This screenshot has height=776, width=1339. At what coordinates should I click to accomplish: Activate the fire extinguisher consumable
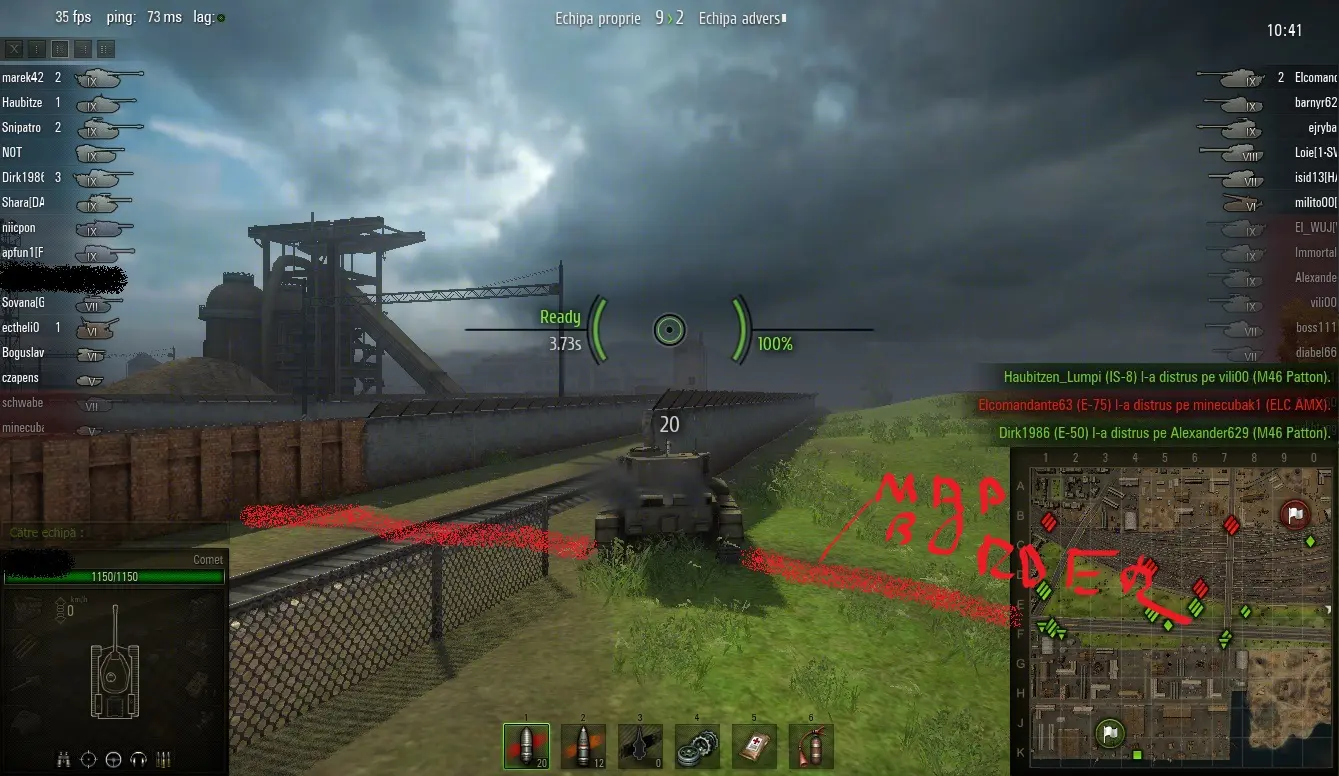pyautogui.click(x=810, y=746)
